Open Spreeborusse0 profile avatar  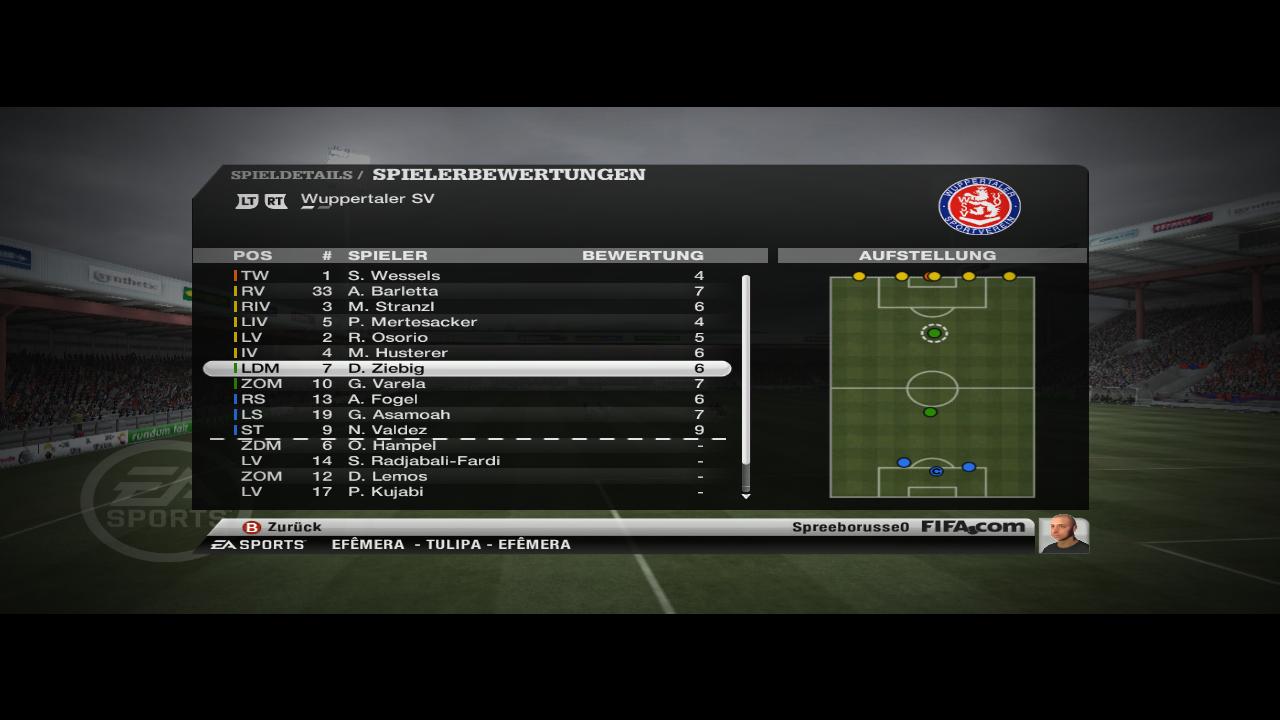(1063, 534)
